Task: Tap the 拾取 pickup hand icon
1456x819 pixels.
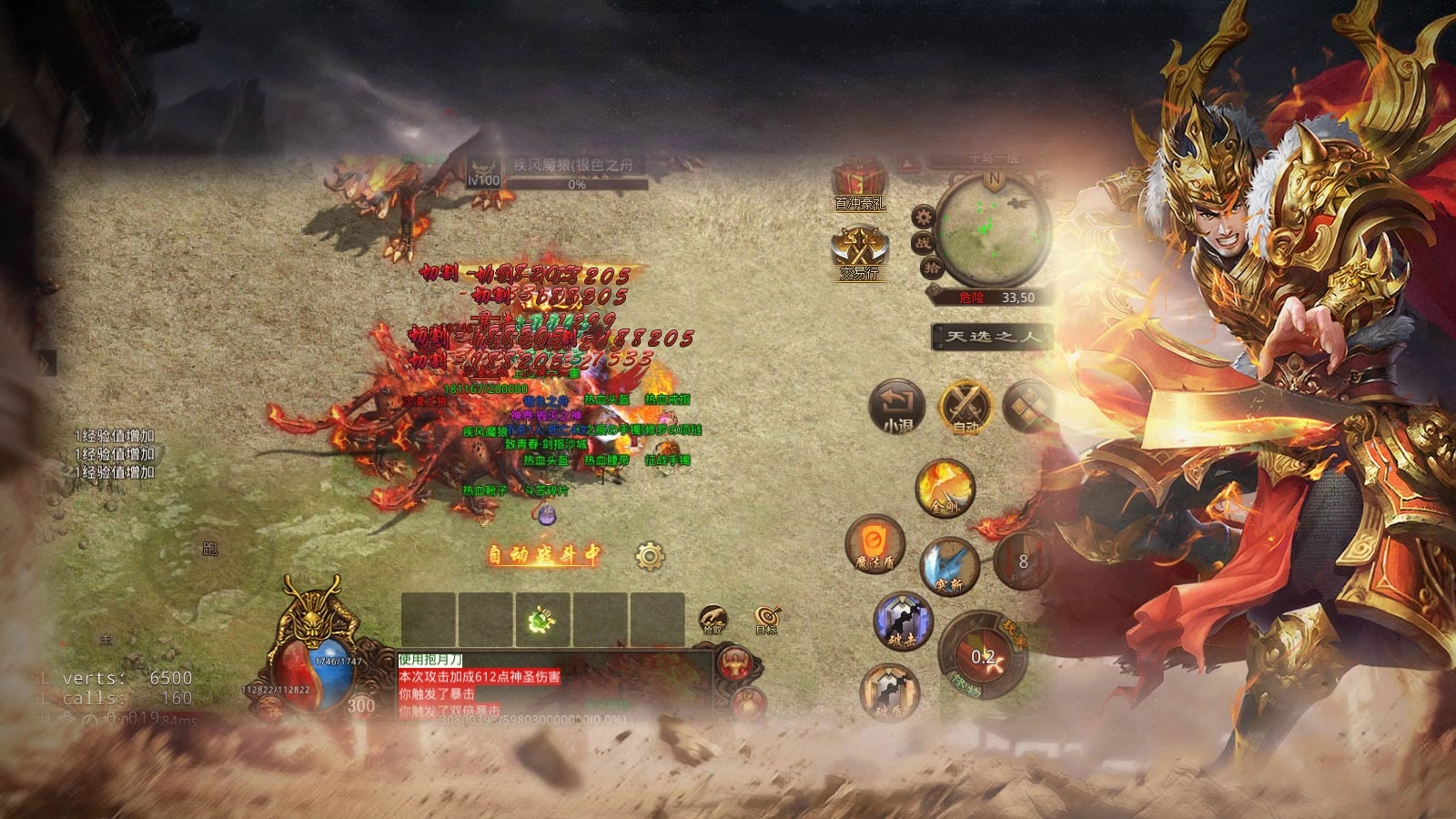Action: (x=713, y=620)
